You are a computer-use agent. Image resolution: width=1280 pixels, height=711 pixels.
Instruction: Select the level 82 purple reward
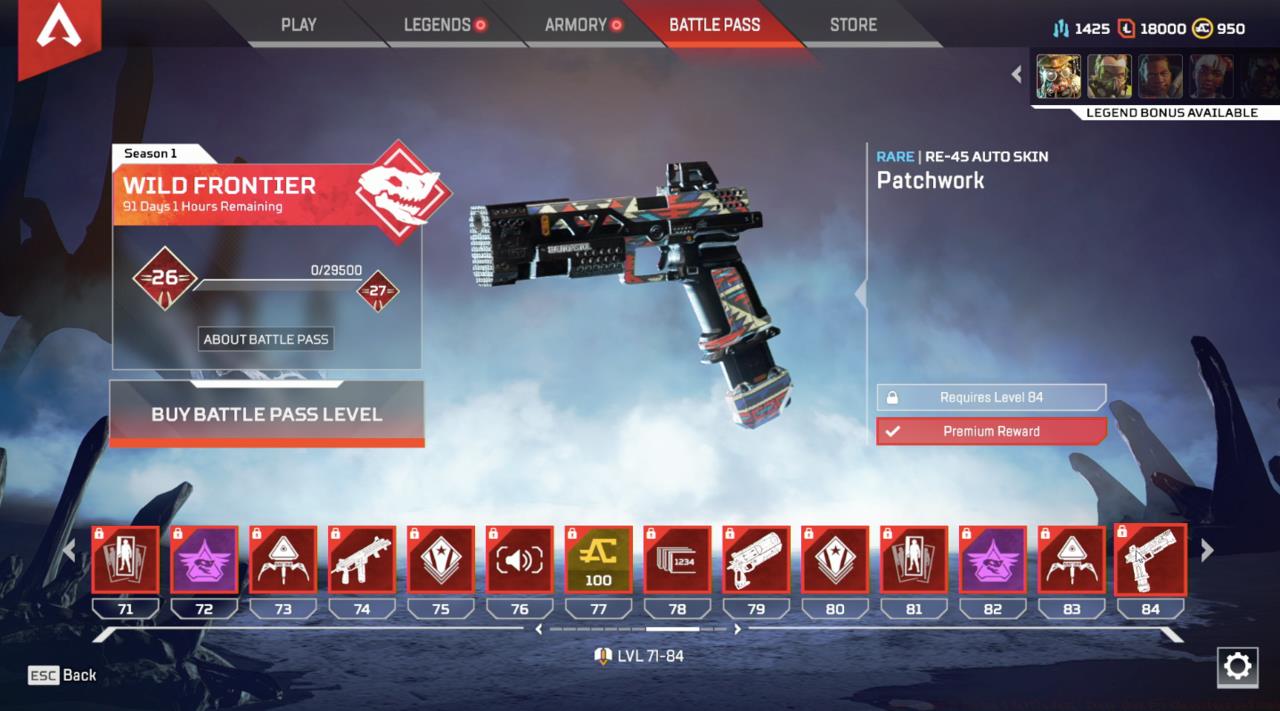point(992,560)
